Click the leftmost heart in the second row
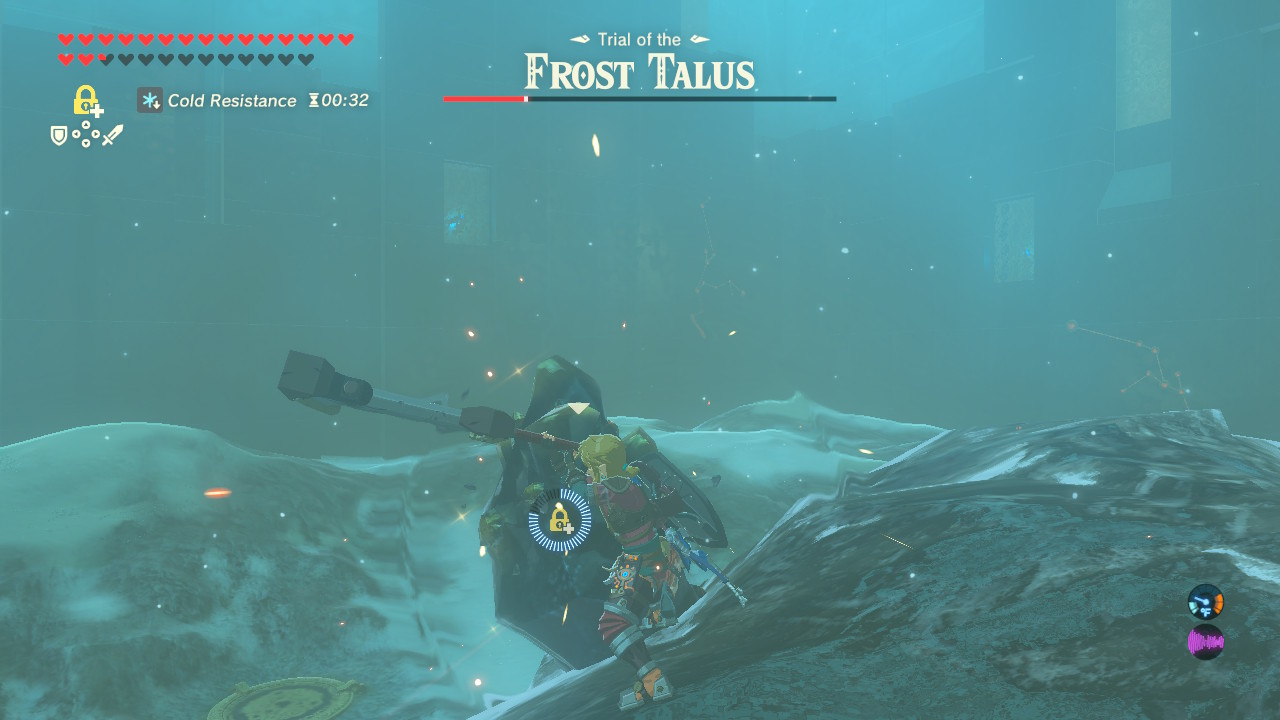The height and width of the screenshot is (720, 1280). [x=64, y=60]
